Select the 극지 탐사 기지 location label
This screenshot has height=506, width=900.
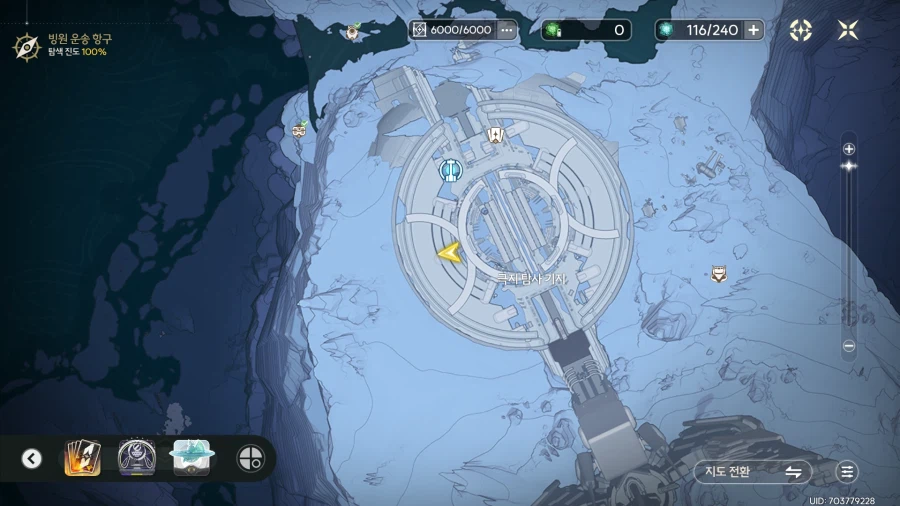tap(533, 279)
